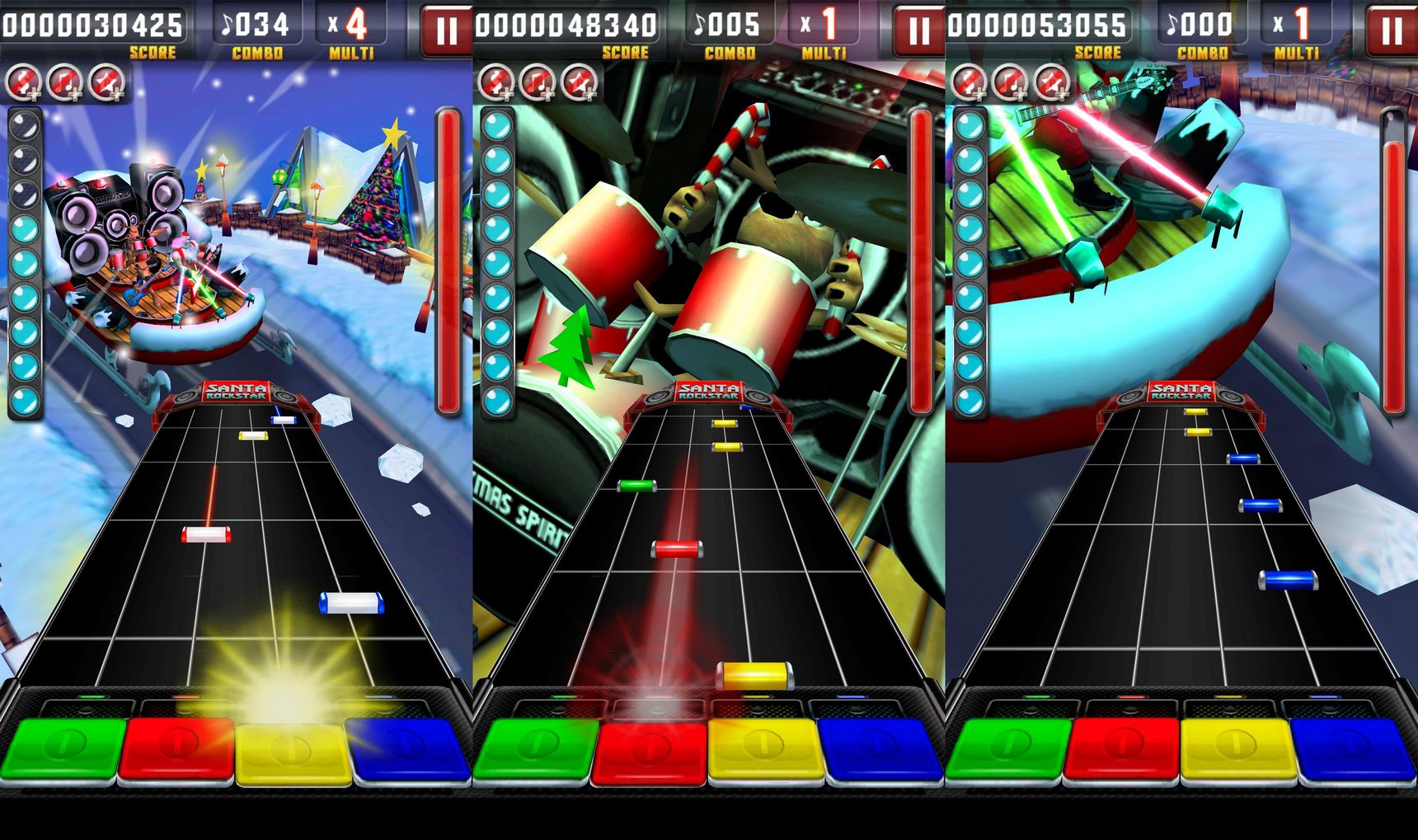Add the star power-up below score 30425
Viewport: 1418px width, 840px height.
pyautogui.click(x=106, y=82)
